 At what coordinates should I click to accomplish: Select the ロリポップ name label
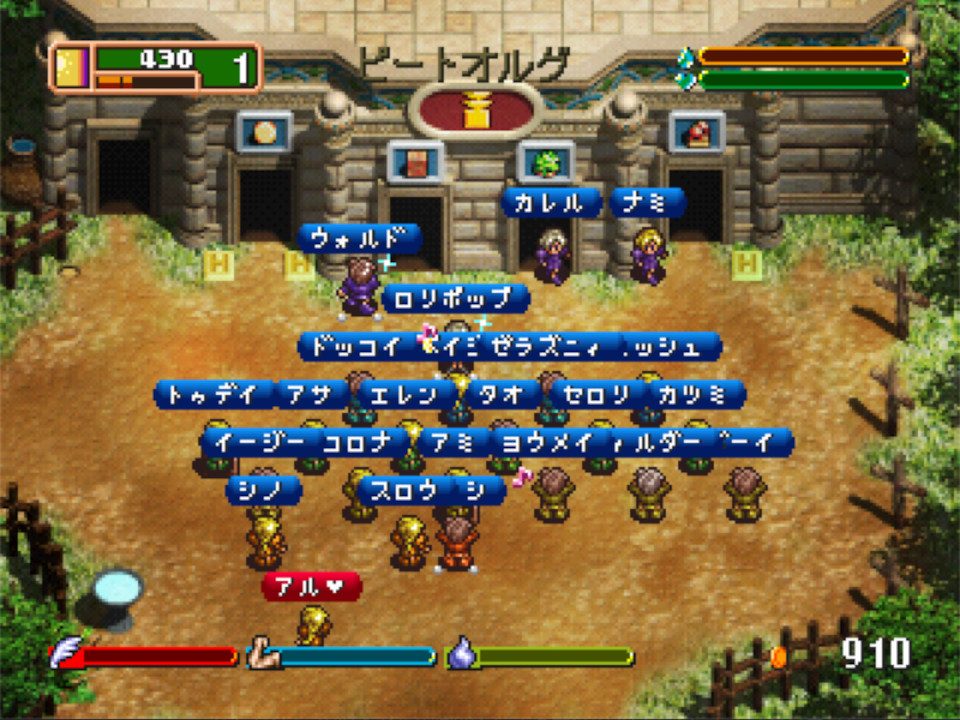pos(455,298)
